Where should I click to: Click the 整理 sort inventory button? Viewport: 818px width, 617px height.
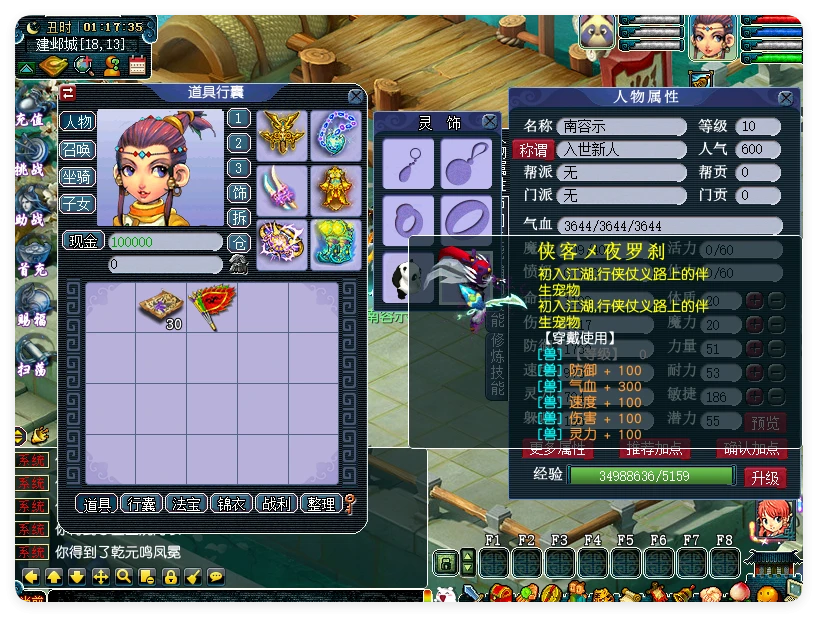click(321, 505)
